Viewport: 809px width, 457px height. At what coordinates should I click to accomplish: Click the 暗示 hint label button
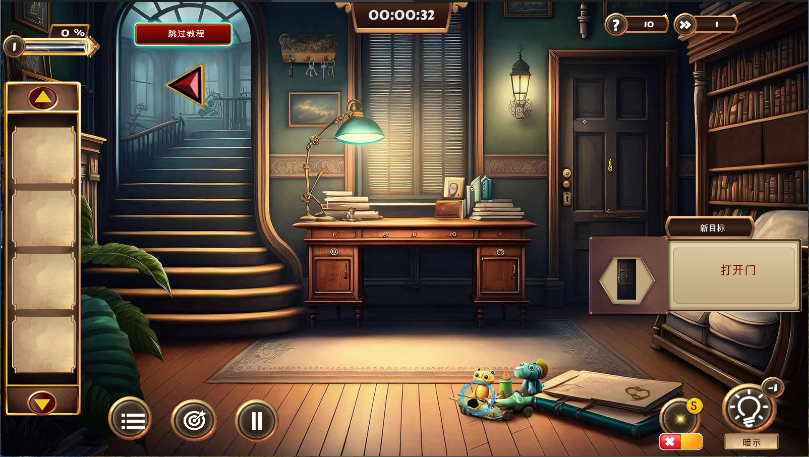pos(751,442)
